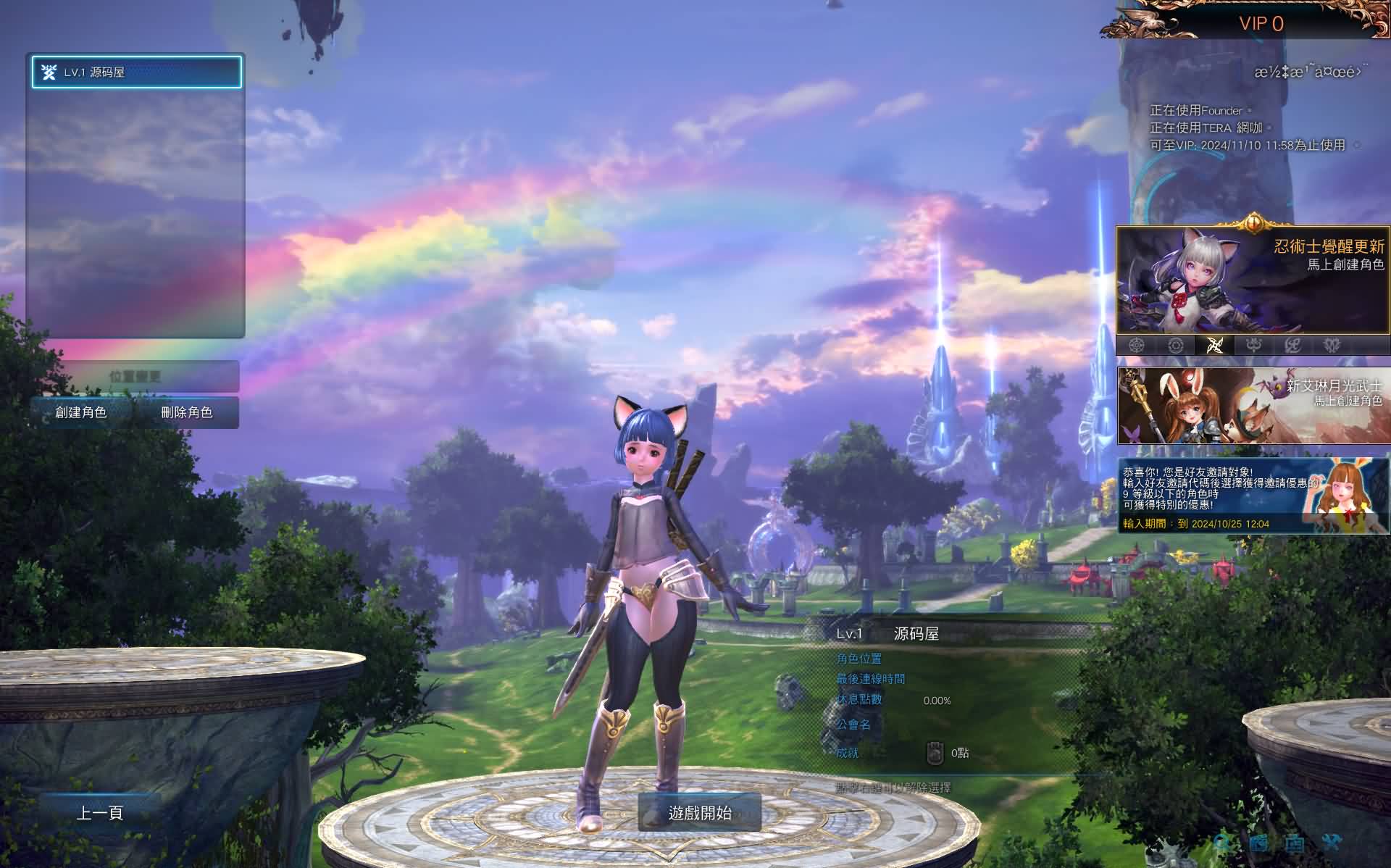Select the first compass-wheel class tab
The image size is (1391, 868).
1137,346
